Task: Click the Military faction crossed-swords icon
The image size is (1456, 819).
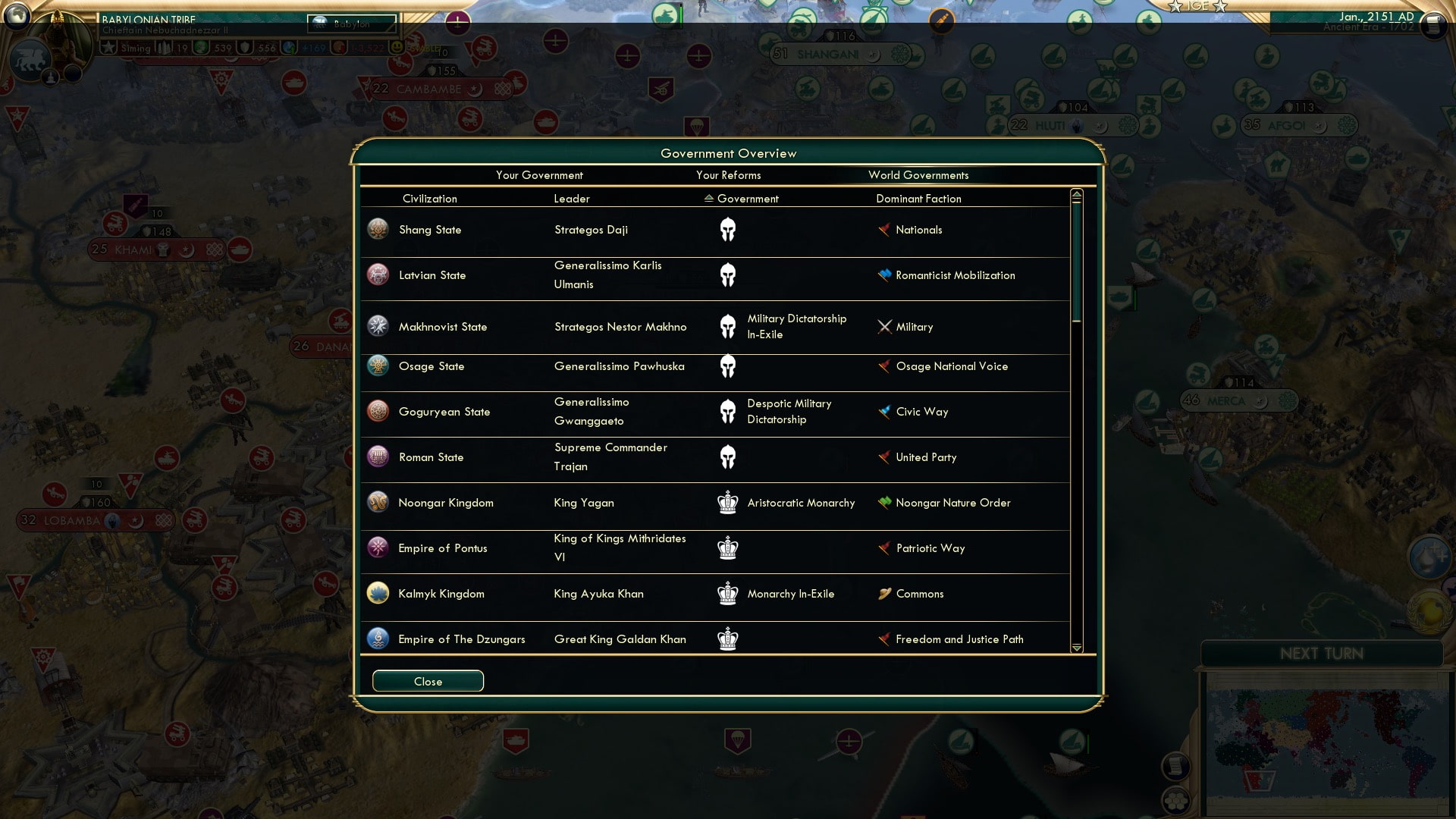Action: tap(884, 327)
